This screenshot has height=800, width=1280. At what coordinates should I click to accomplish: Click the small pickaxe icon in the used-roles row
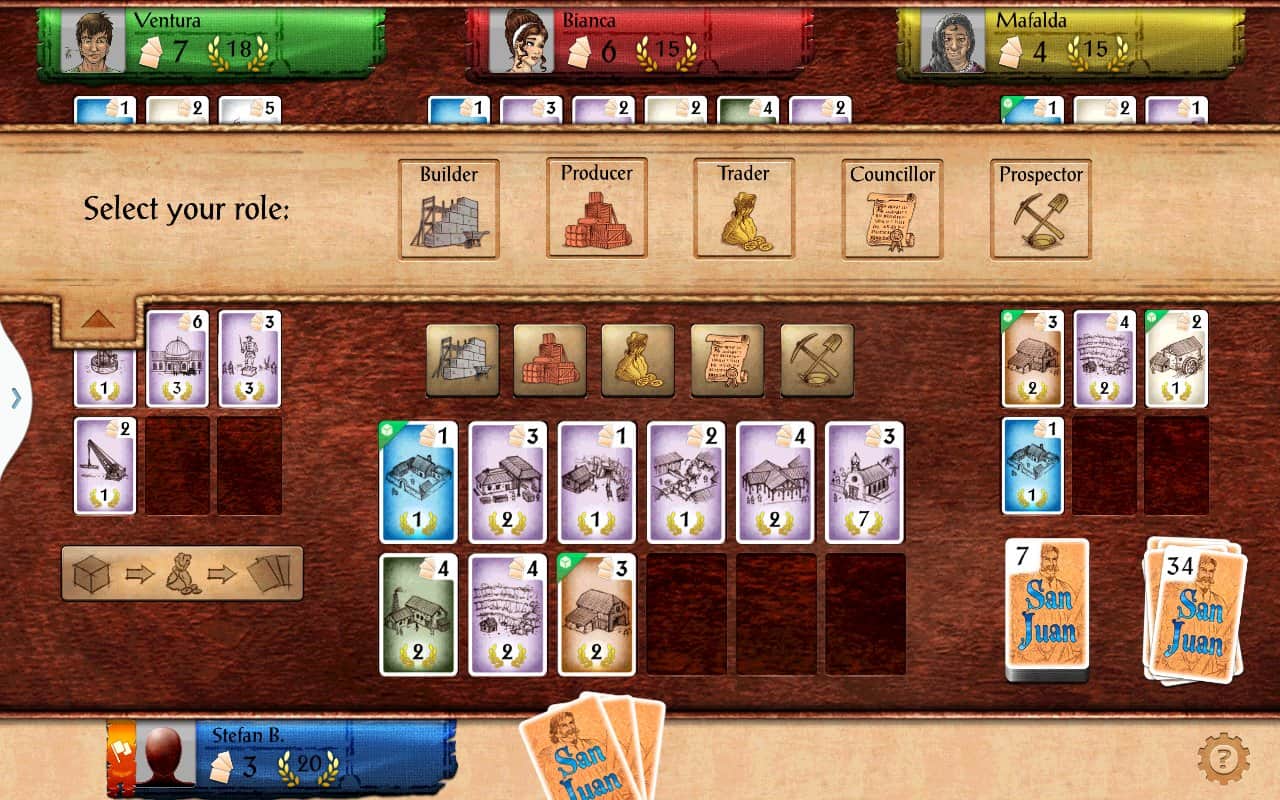click(816, 358)
